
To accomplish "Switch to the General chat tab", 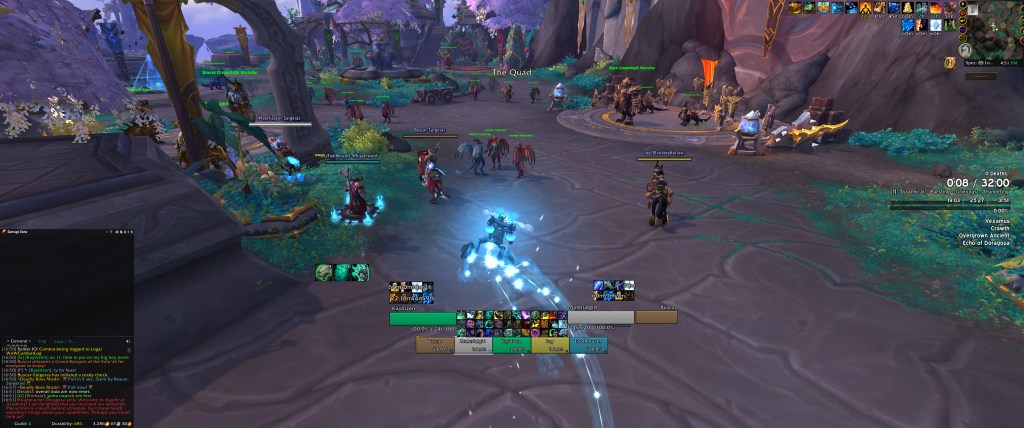I will 19,341.
